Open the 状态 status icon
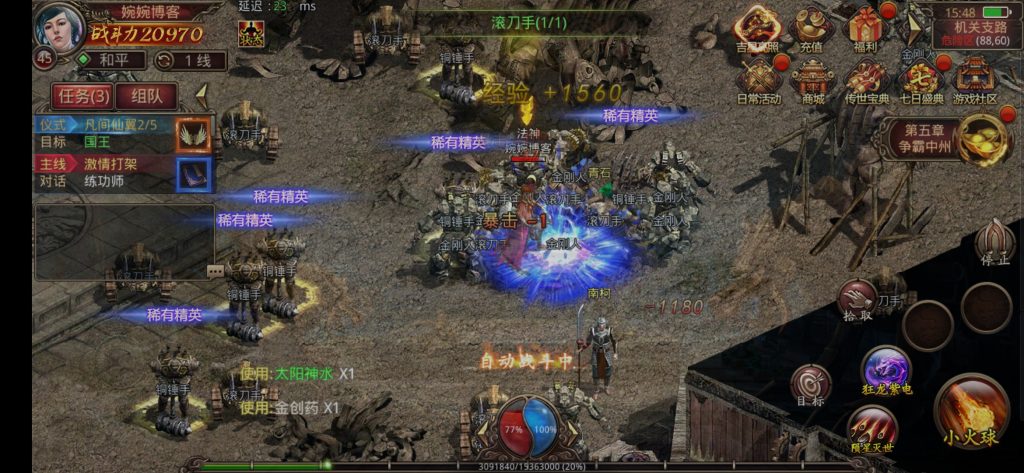Viewport: 1024px width, 473px height. click(x=253, y=33)
